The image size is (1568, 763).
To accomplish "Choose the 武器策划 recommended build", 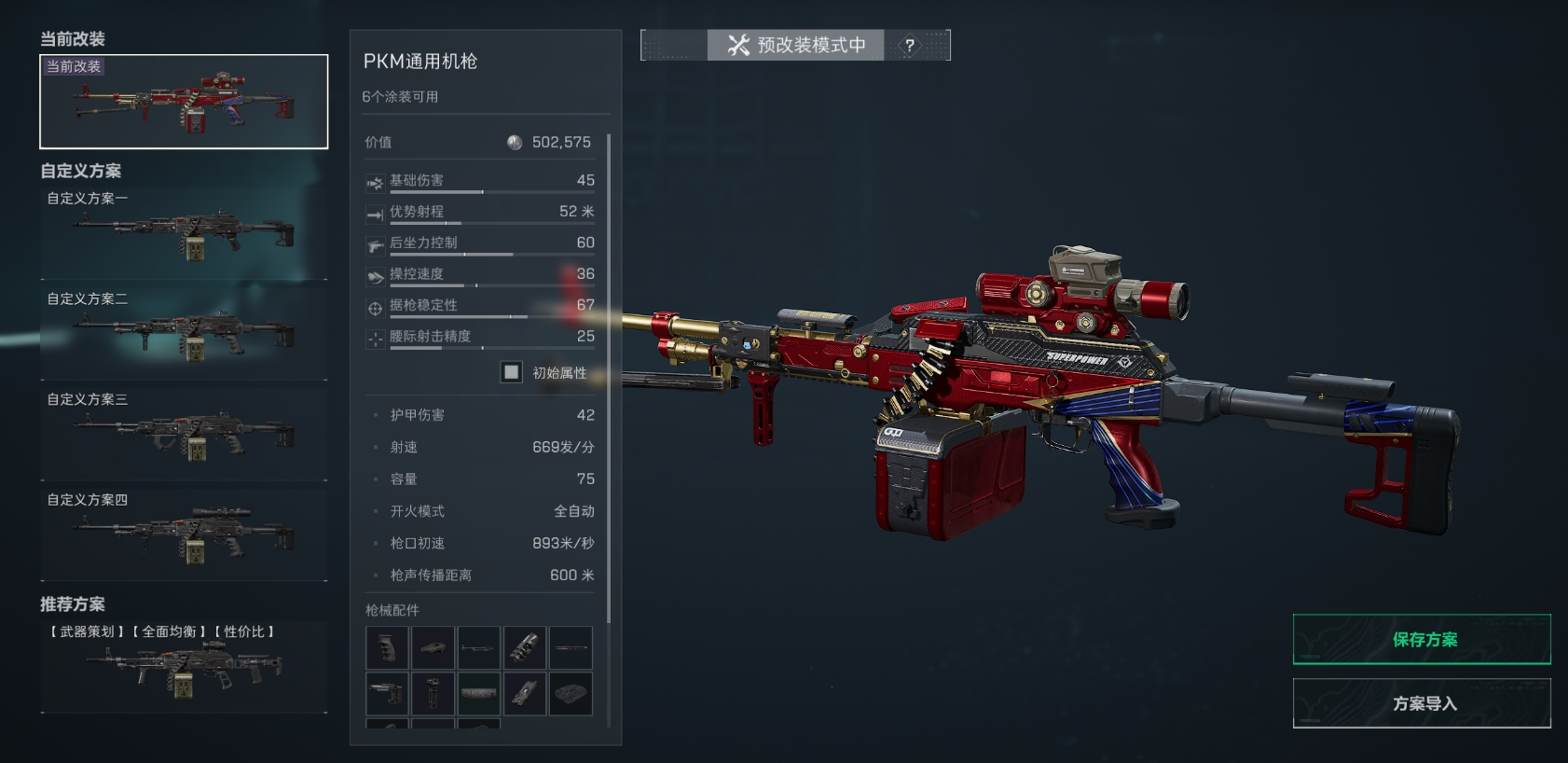I will click(x=184, y=666).
